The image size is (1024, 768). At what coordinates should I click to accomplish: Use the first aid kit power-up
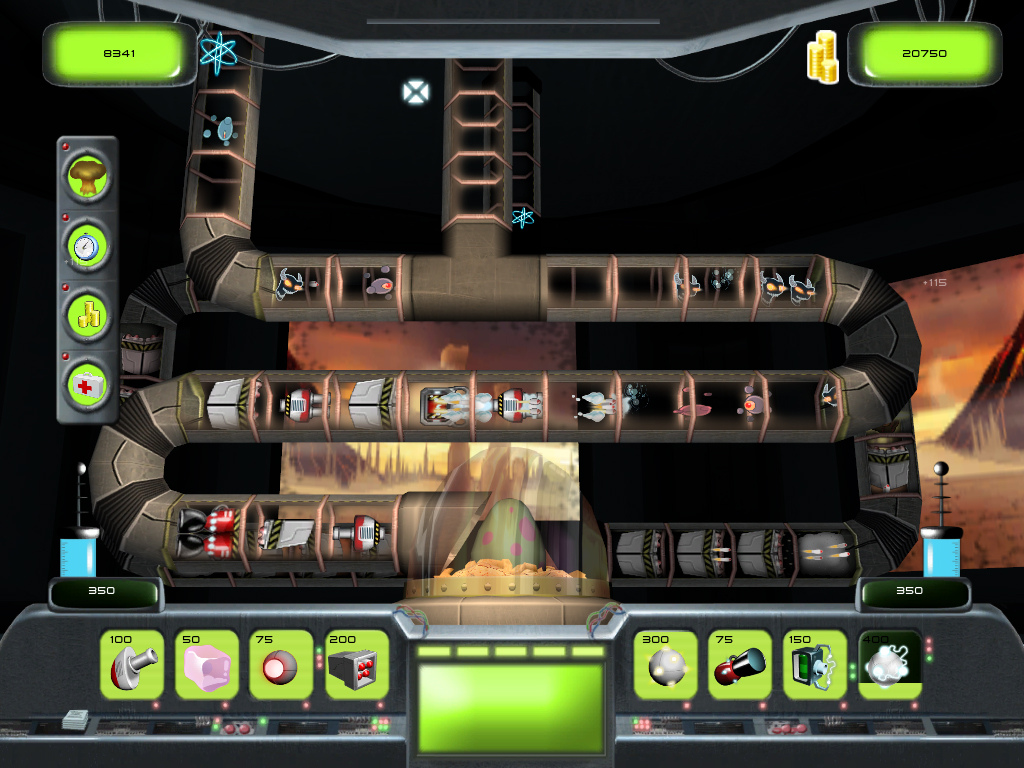point(88,383)
